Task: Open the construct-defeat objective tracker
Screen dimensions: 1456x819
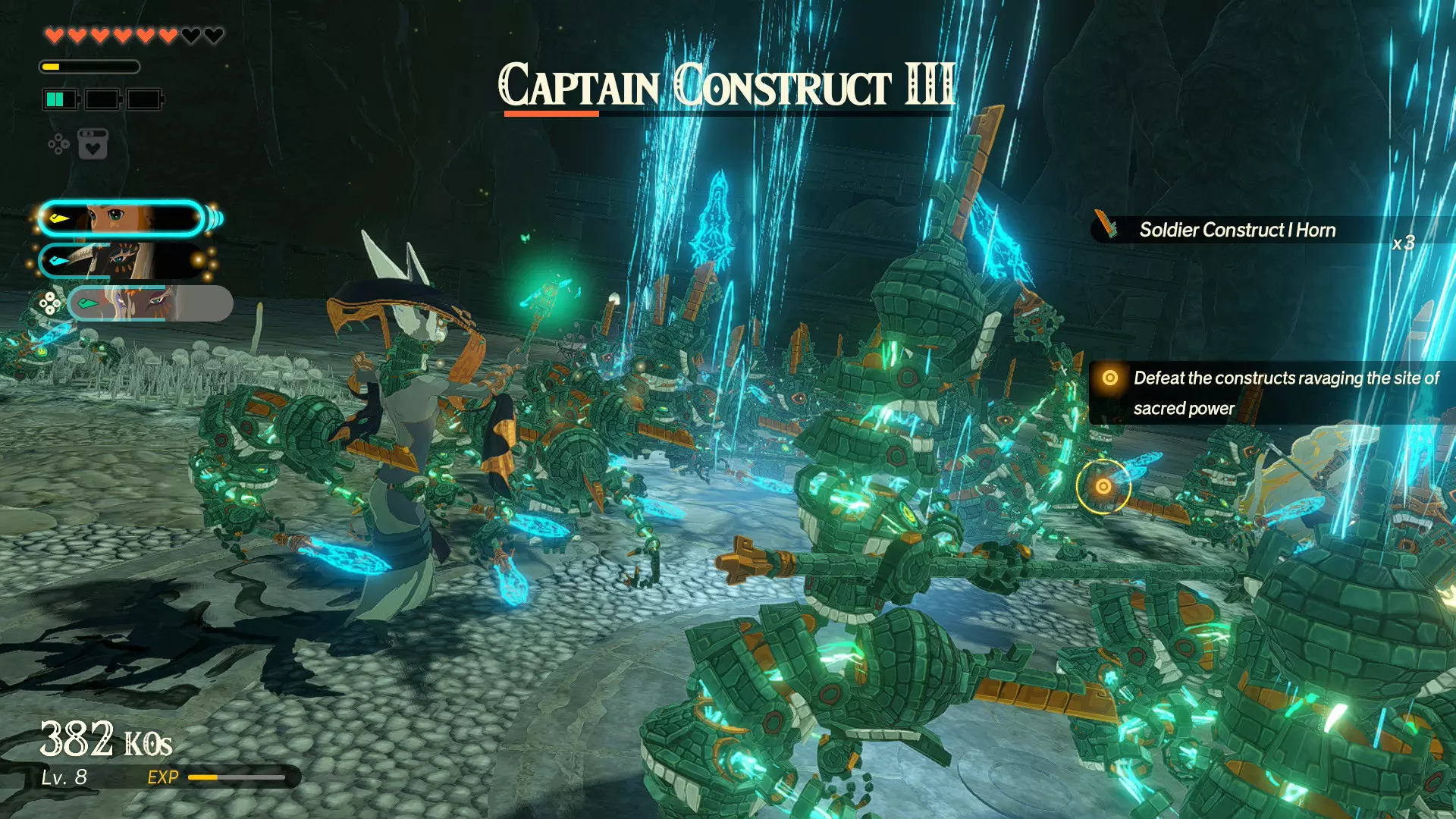Action: (x=1274, y=393)
